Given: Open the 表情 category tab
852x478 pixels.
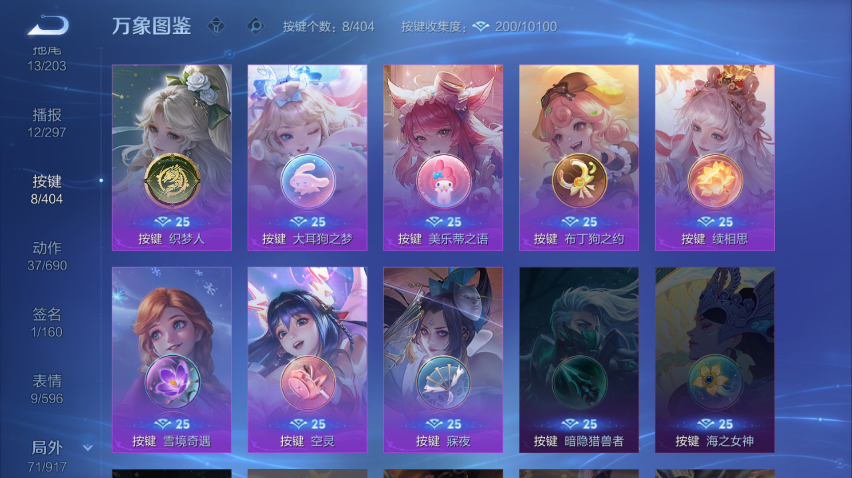Looking at the screenshot, I should (47, 388).
